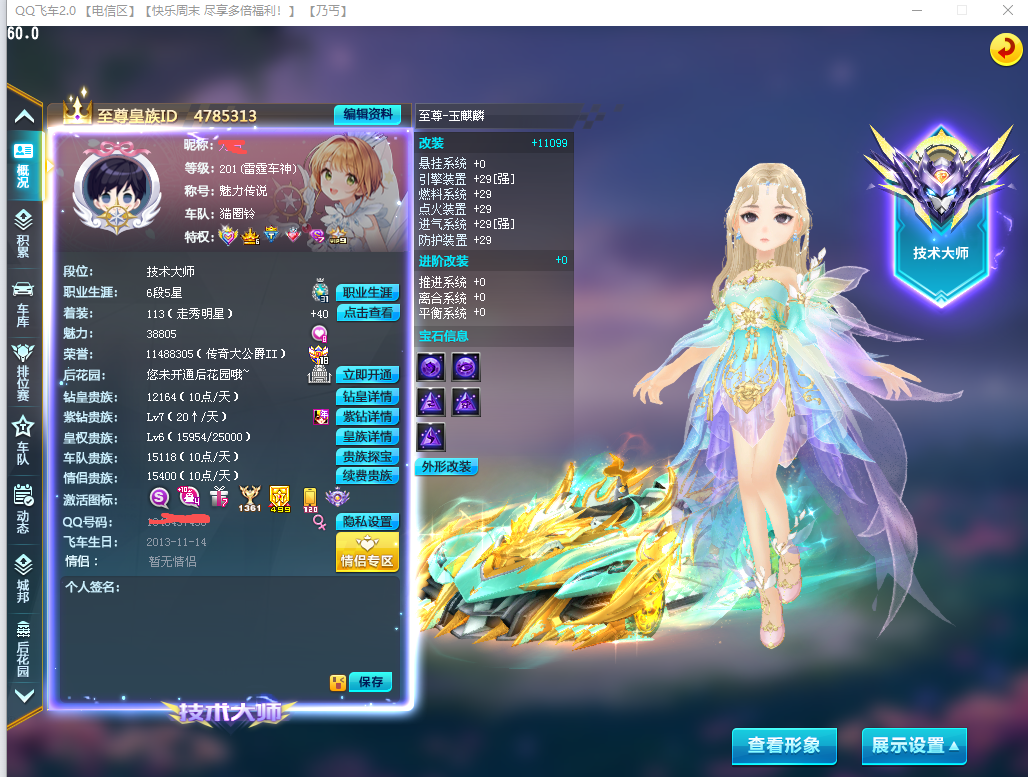1028x777 pixels.
Task: Enter the yellow 情侣专区 couple zone
Action: coord(367,552)
